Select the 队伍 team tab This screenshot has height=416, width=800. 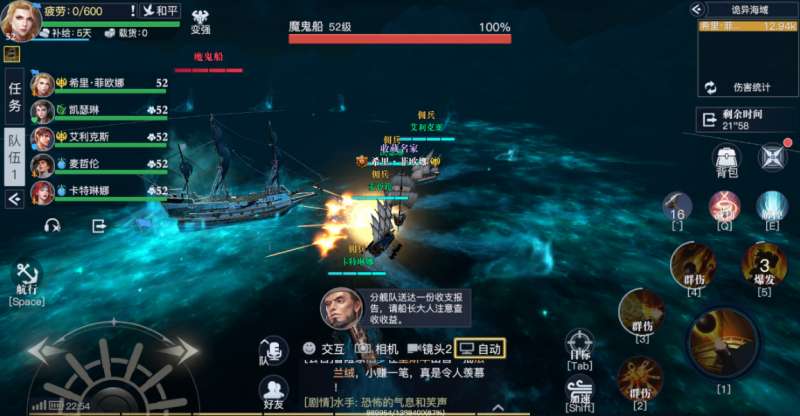(14, 155)
